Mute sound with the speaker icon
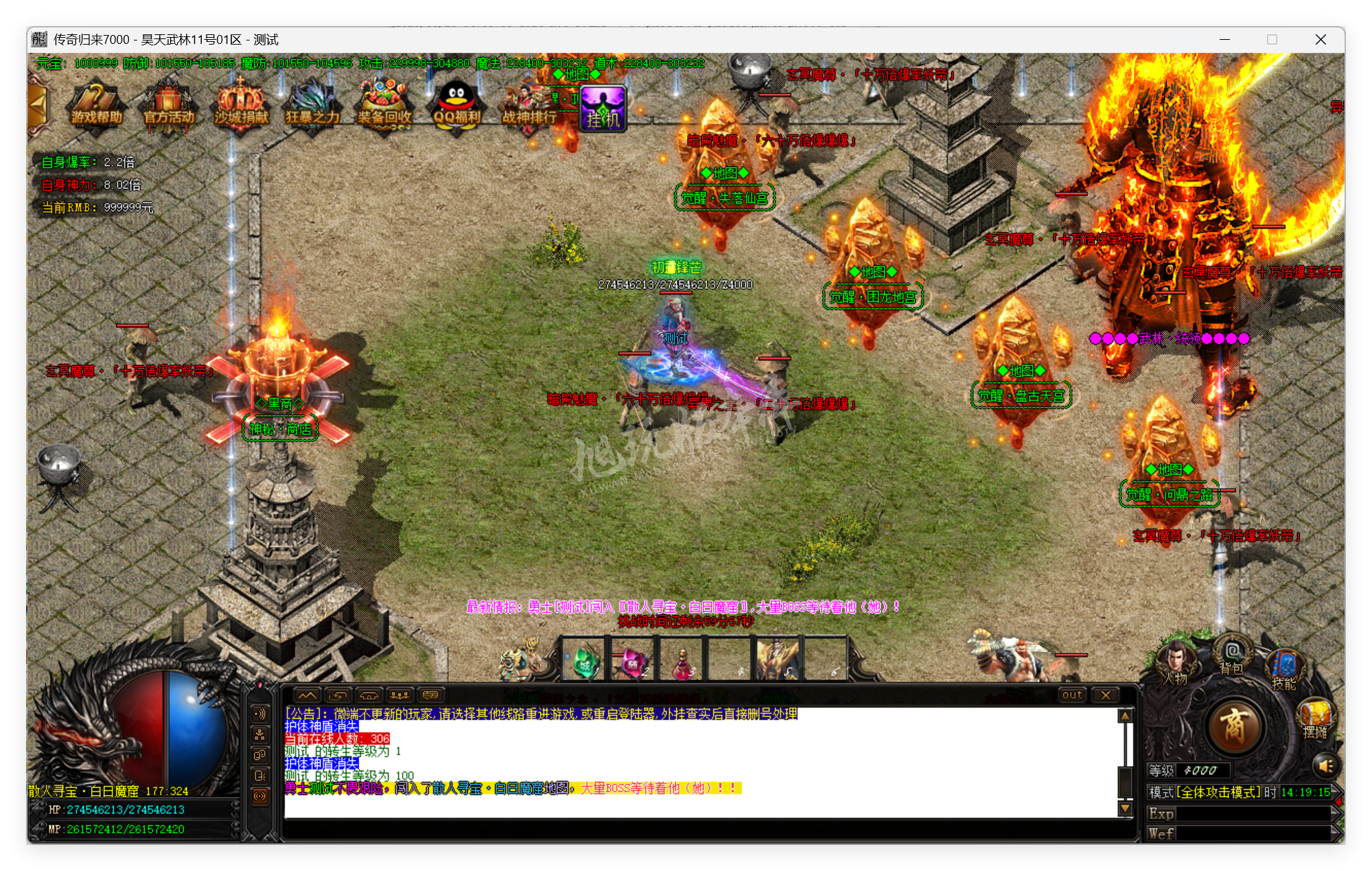1372x871 pixels. (x=1327, y=767)
